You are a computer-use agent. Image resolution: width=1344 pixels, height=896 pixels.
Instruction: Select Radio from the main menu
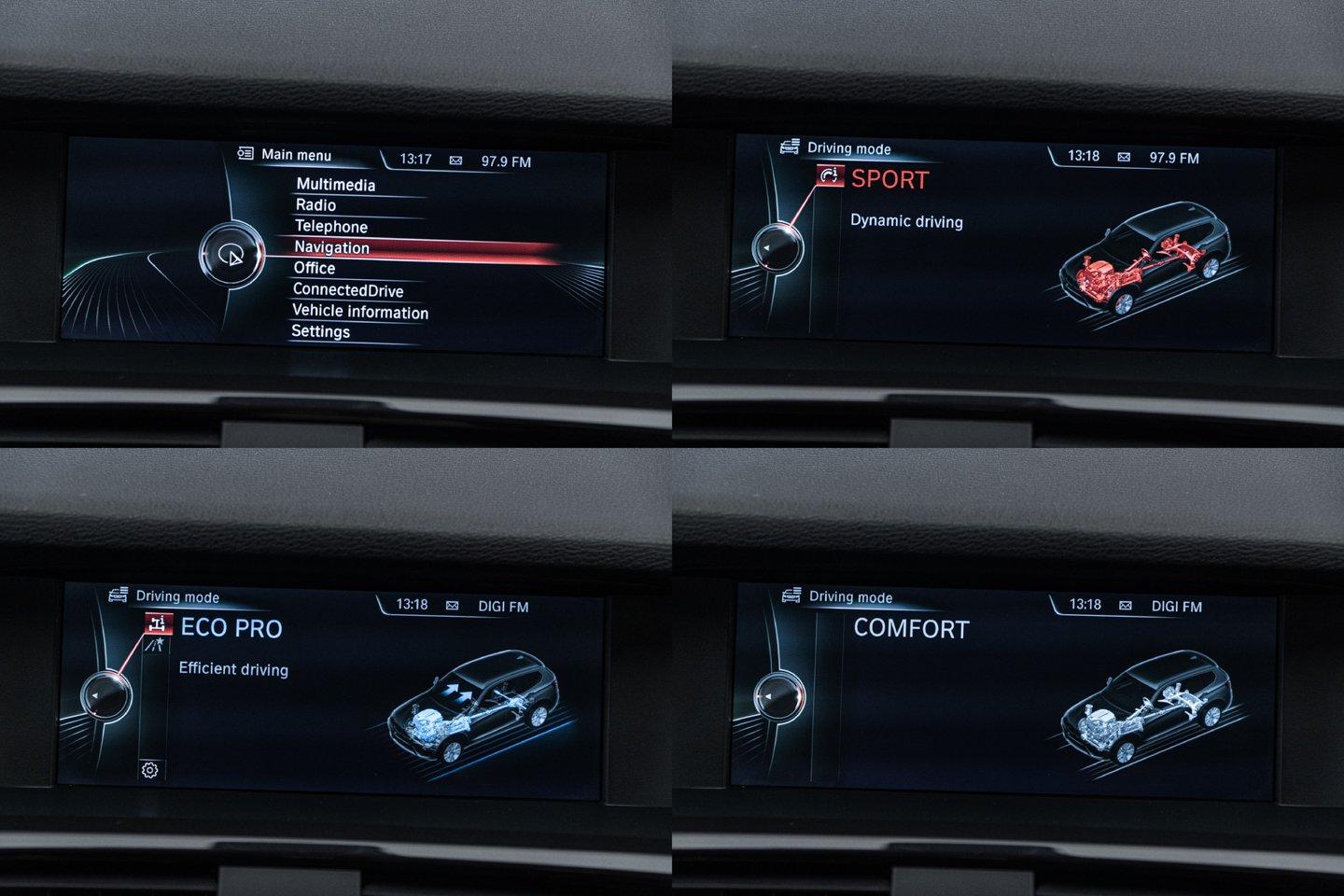click(x=315, y=205)
